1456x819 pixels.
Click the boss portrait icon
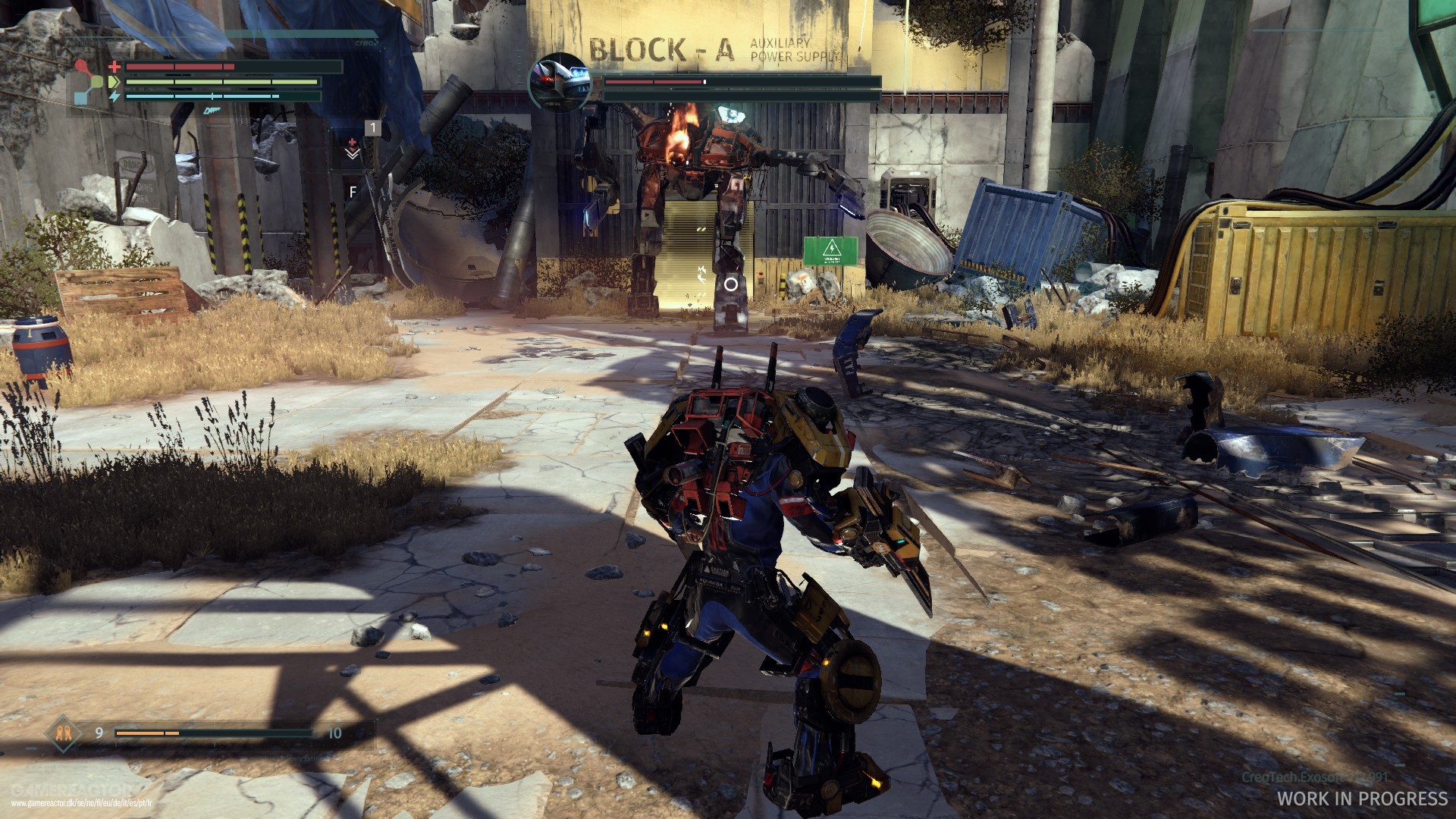click(x=560, y=82)
